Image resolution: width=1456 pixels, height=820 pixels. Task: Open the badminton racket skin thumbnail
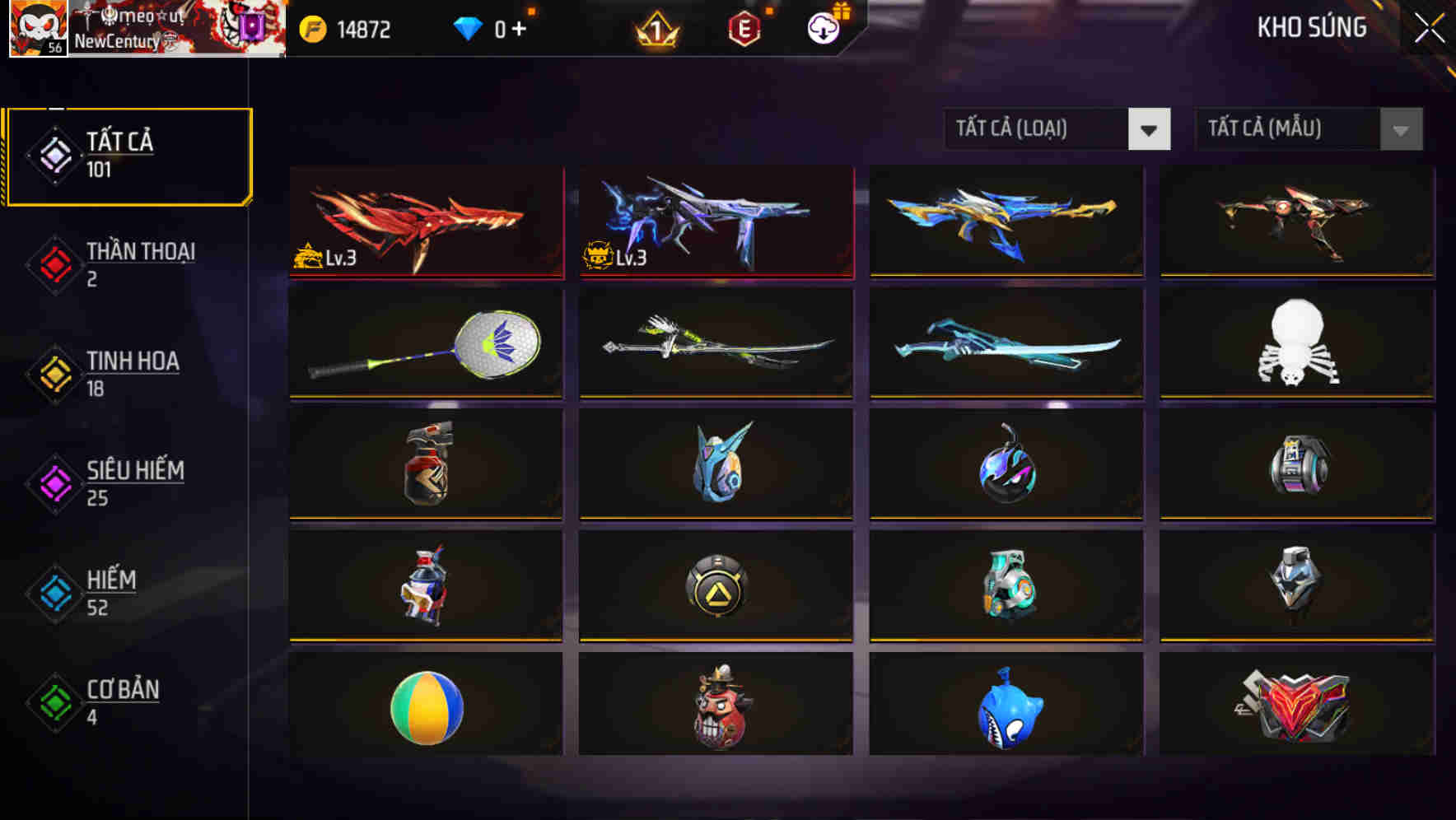[x=426, y=343]
